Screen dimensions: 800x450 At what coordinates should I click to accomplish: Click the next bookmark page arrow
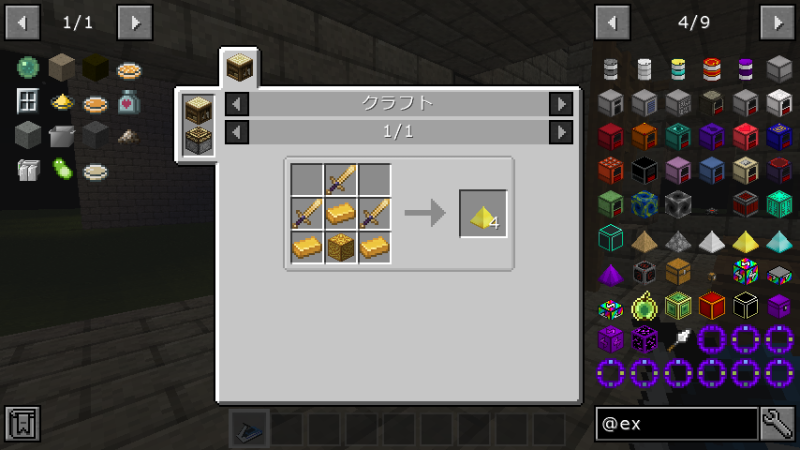click(x=135, y=21)
